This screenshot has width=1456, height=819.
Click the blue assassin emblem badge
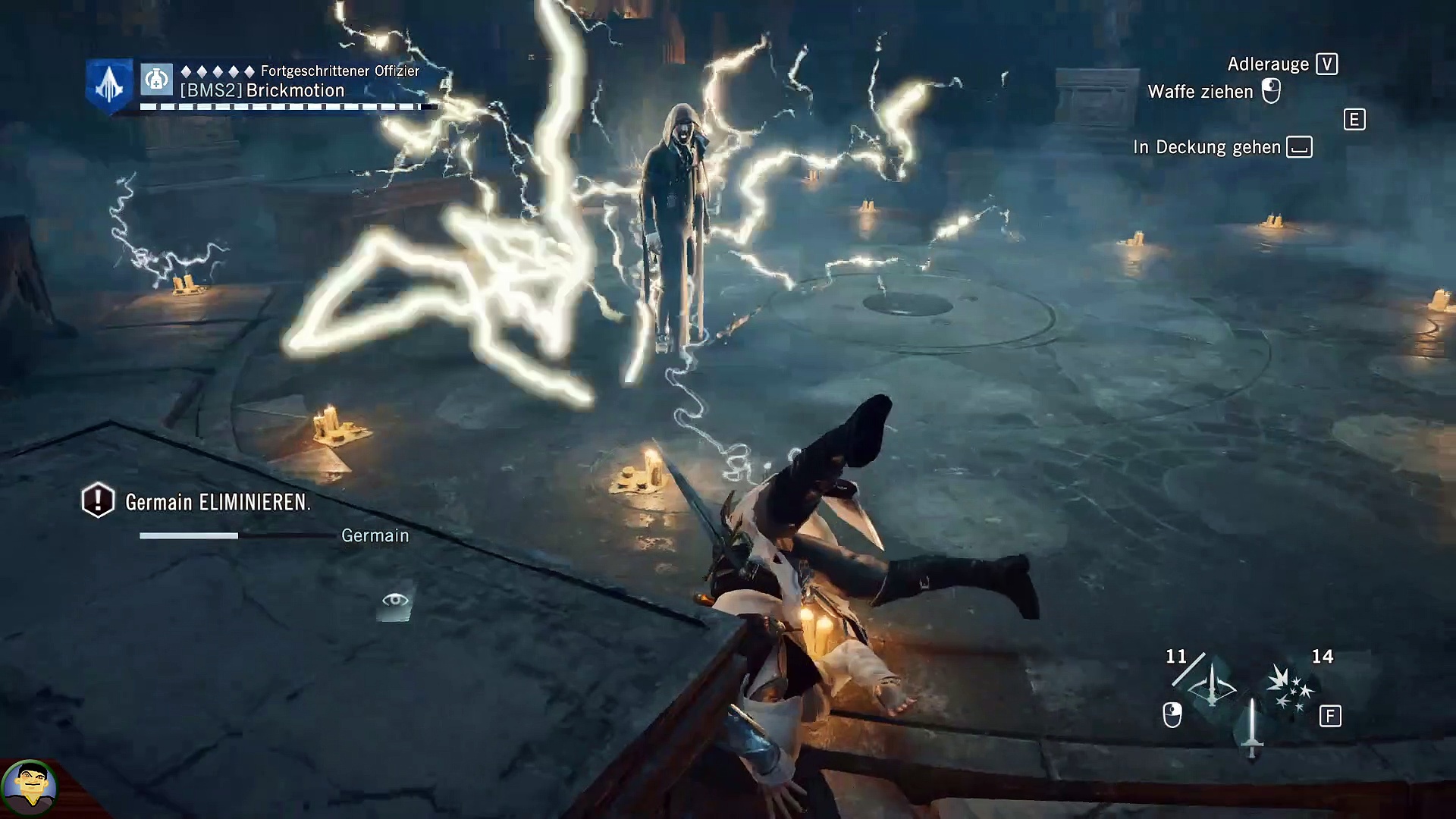[108, 85]
